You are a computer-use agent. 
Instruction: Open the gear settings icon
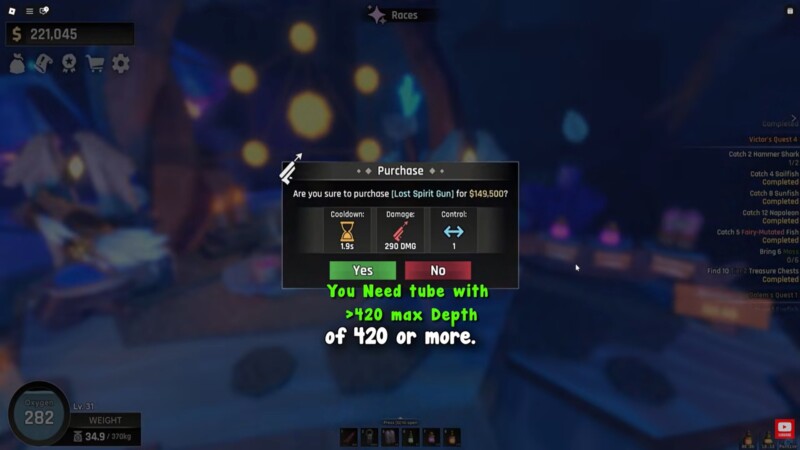(121, 64)
